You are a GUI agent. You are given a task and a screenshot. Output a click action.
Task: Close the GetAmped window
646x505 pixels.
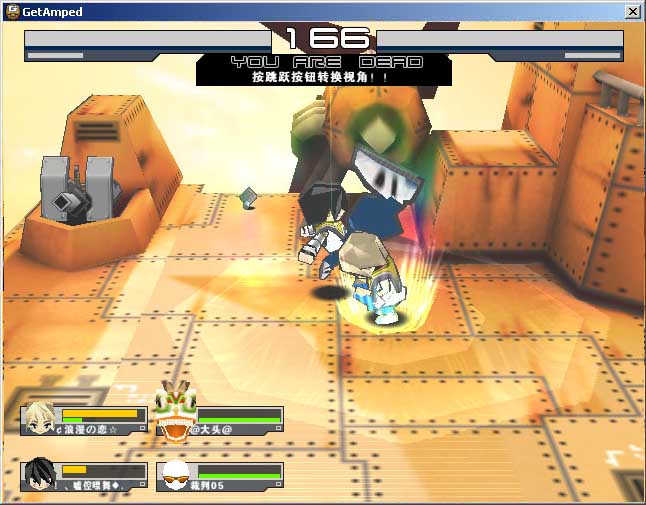point(632,11)
